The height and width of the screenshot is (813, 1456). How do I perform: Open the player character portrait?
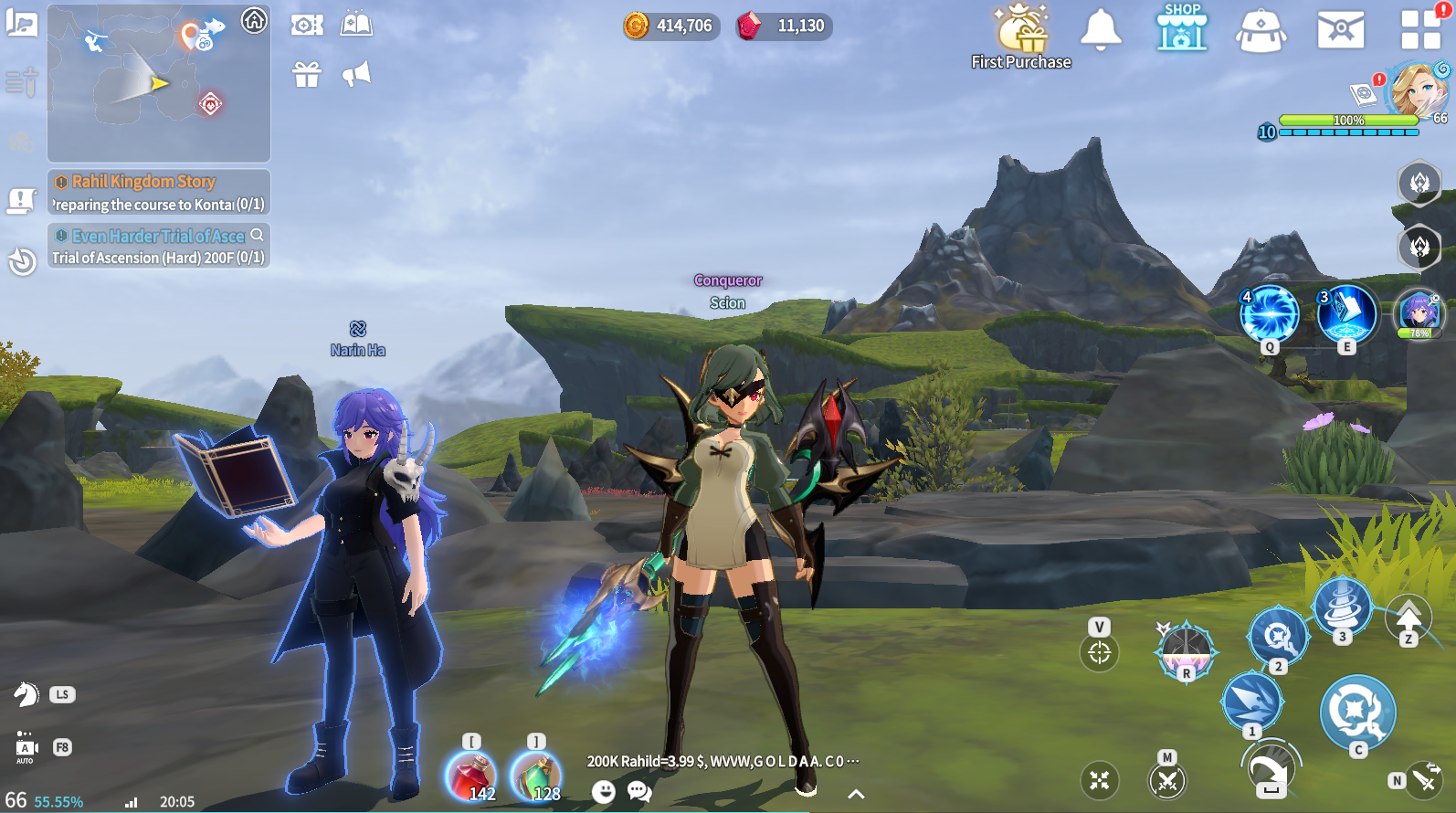click(1416, 90)
